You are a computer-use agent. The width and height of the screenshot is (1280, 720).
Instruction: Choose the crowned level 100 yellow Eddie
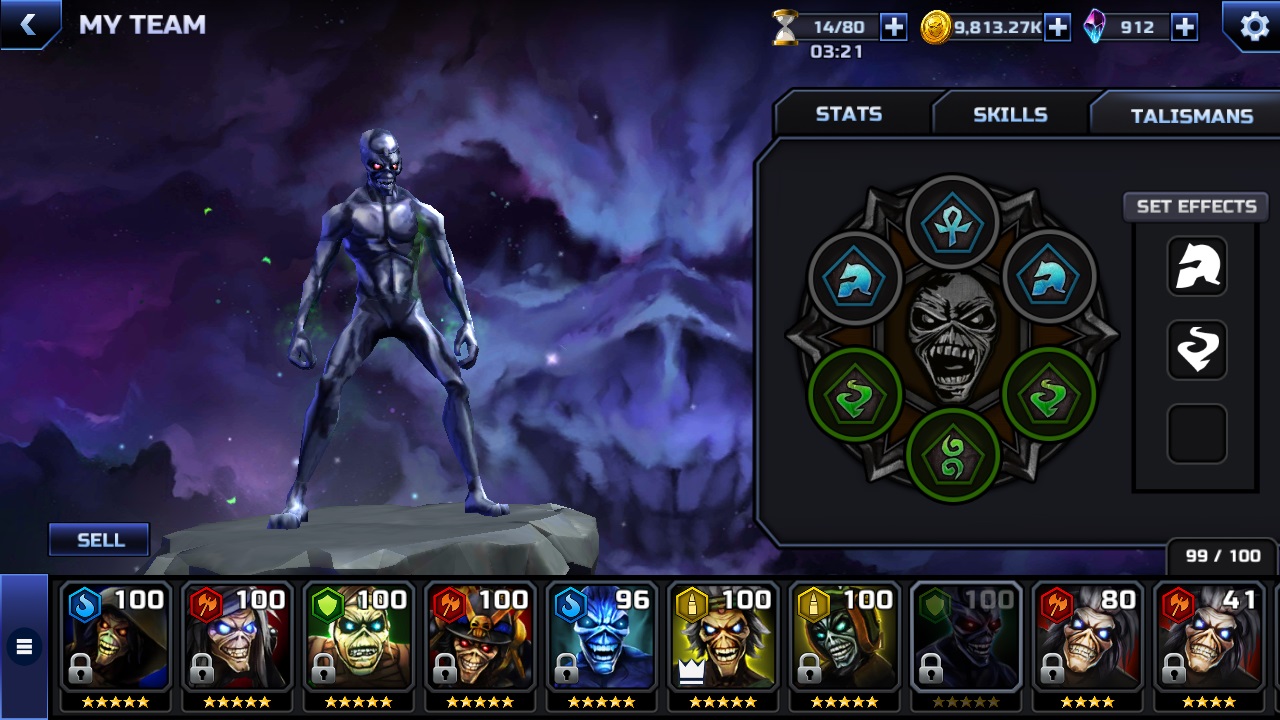click(723, 637)
